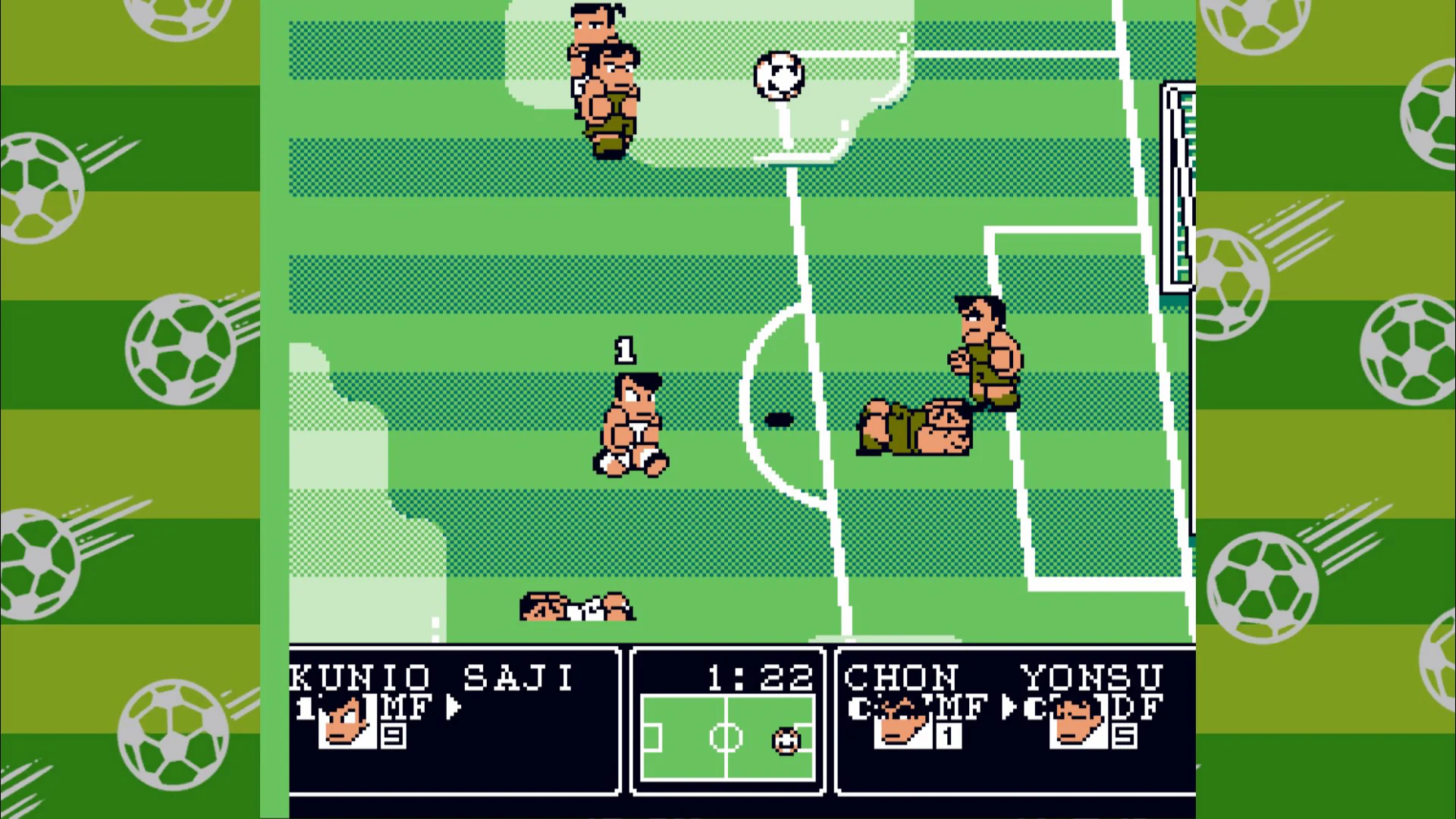Select the soccer ball sprite near the top goal area

click(x=777, y=76)
